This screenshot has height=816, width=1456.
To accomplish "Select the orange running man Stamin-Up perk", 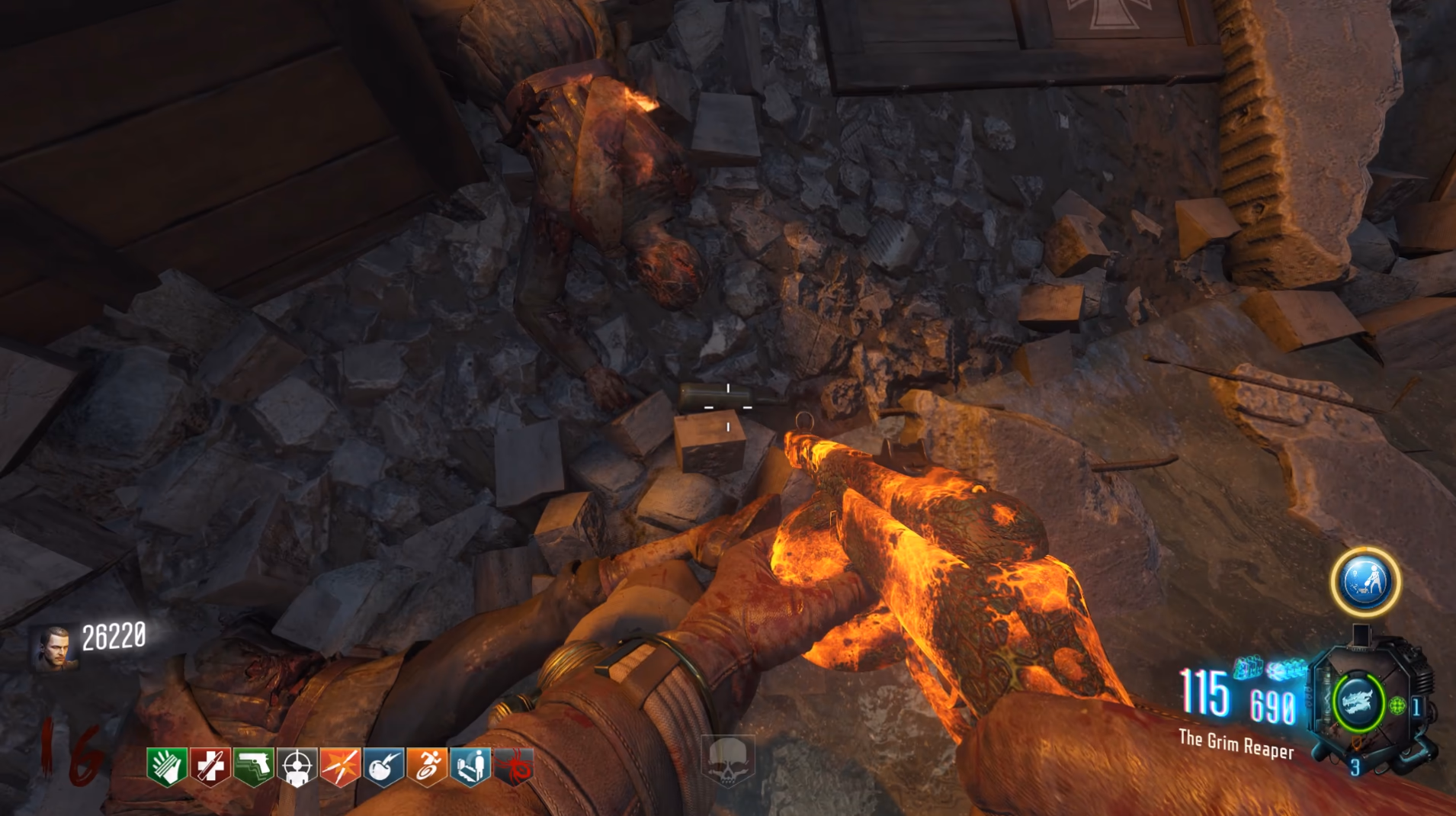I will coord(427,766).
